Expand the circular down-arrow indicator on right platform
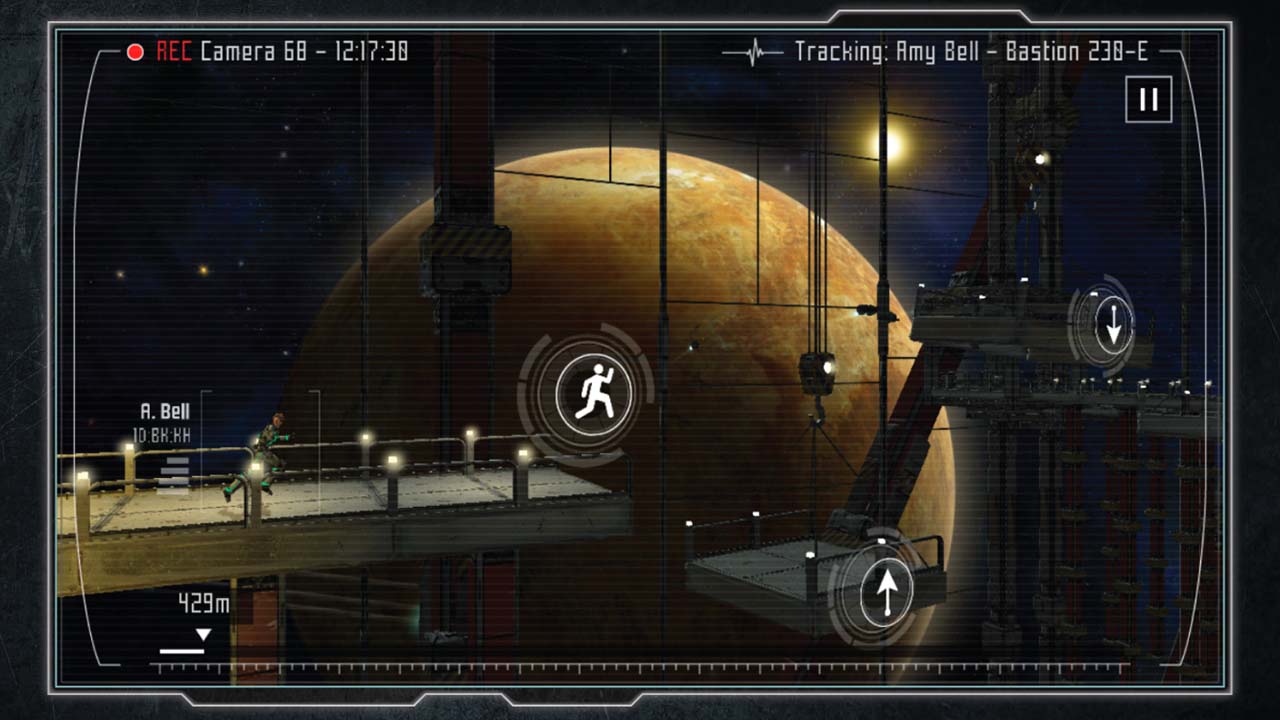This screenshot has height=720, width=1280. pos(1113,325)
